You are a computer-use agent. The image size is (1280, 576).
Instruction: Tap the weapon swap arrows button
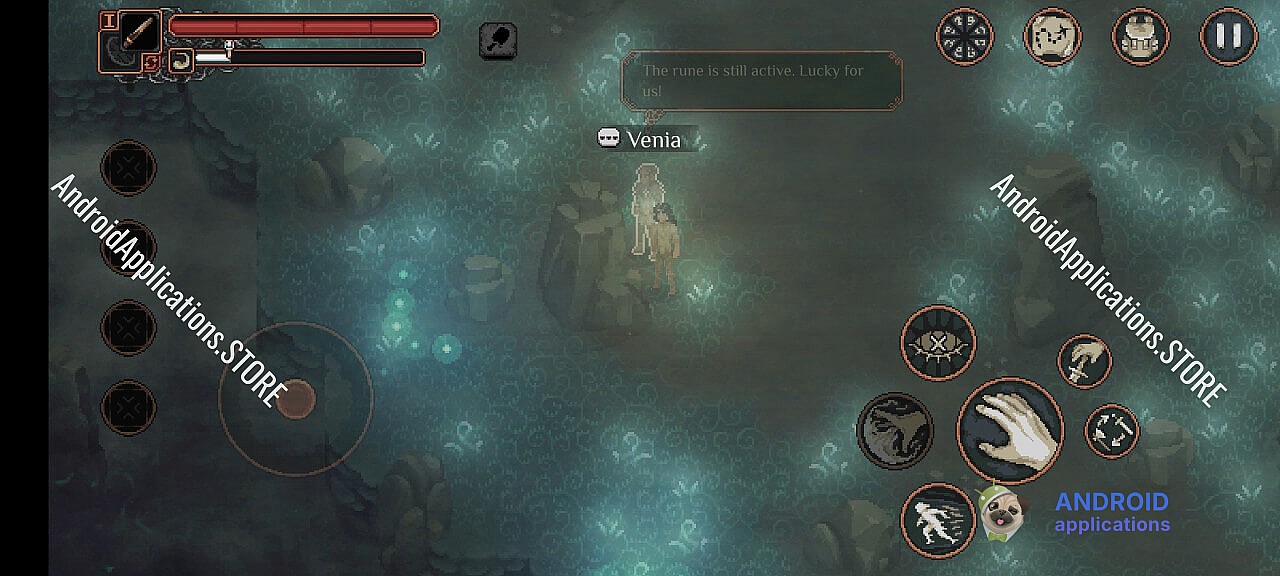coord(1112,431)
